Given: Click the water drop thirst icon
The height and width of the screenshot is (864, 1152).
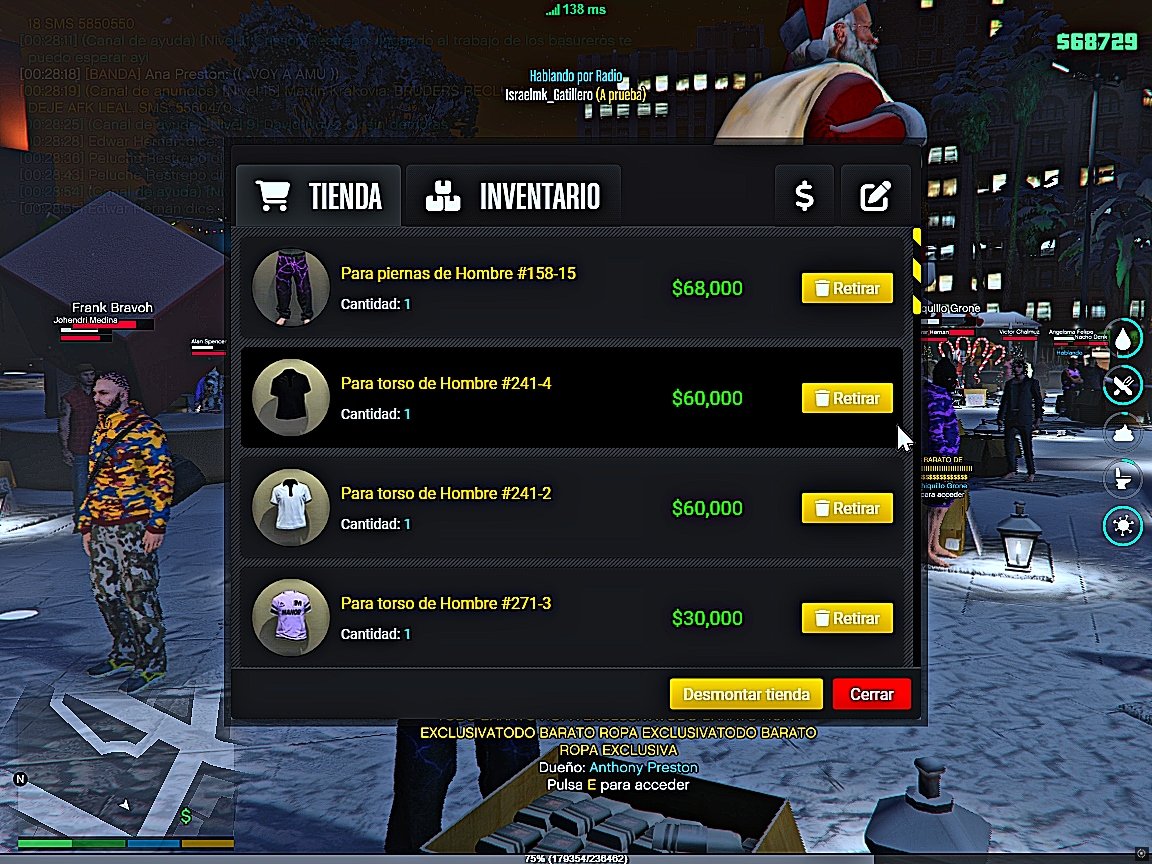Looking at the screenshot, I should point(1123,339).
